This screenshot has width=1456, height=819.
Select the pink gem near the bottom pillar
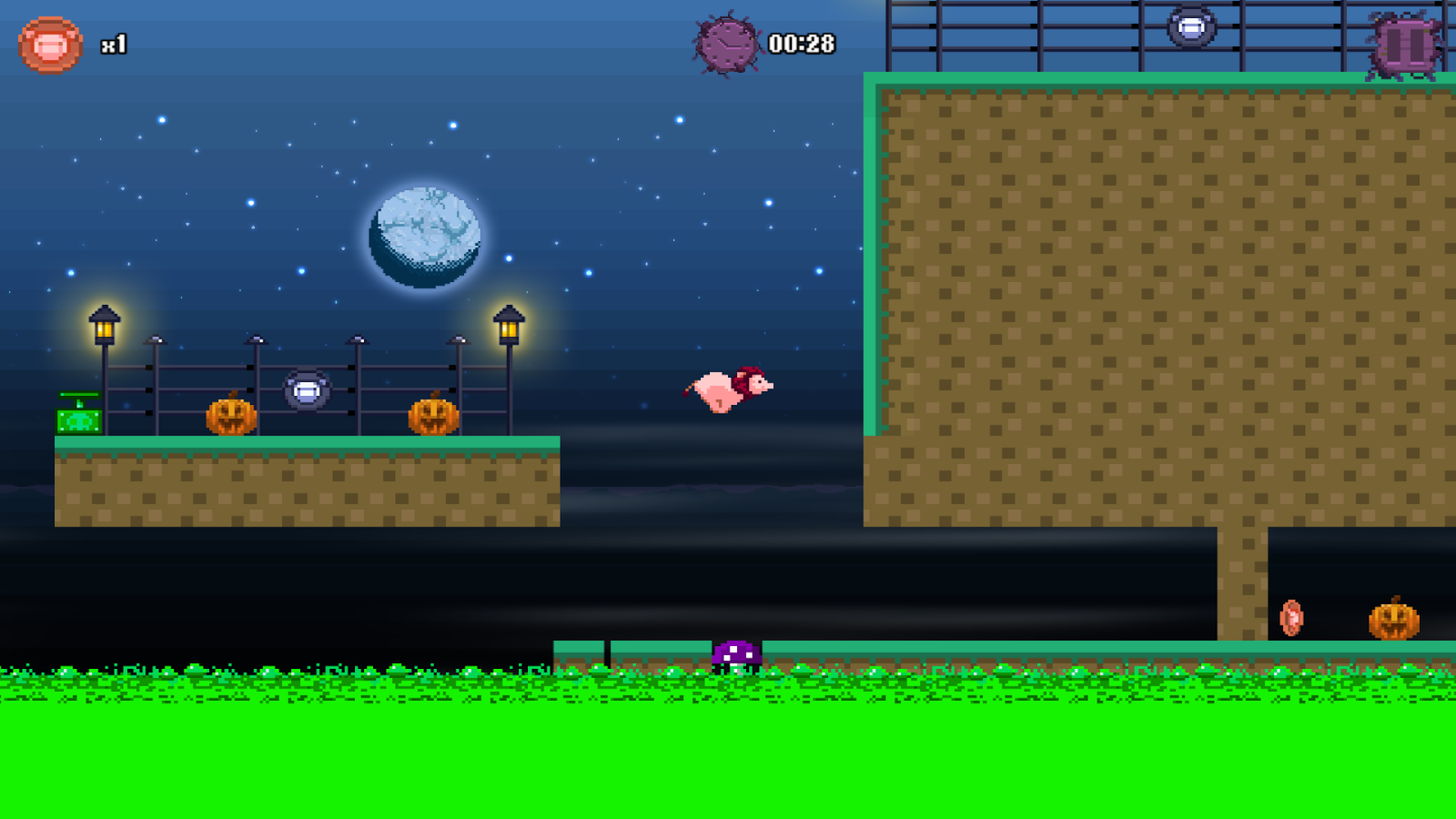click(x=1291, y=617)
